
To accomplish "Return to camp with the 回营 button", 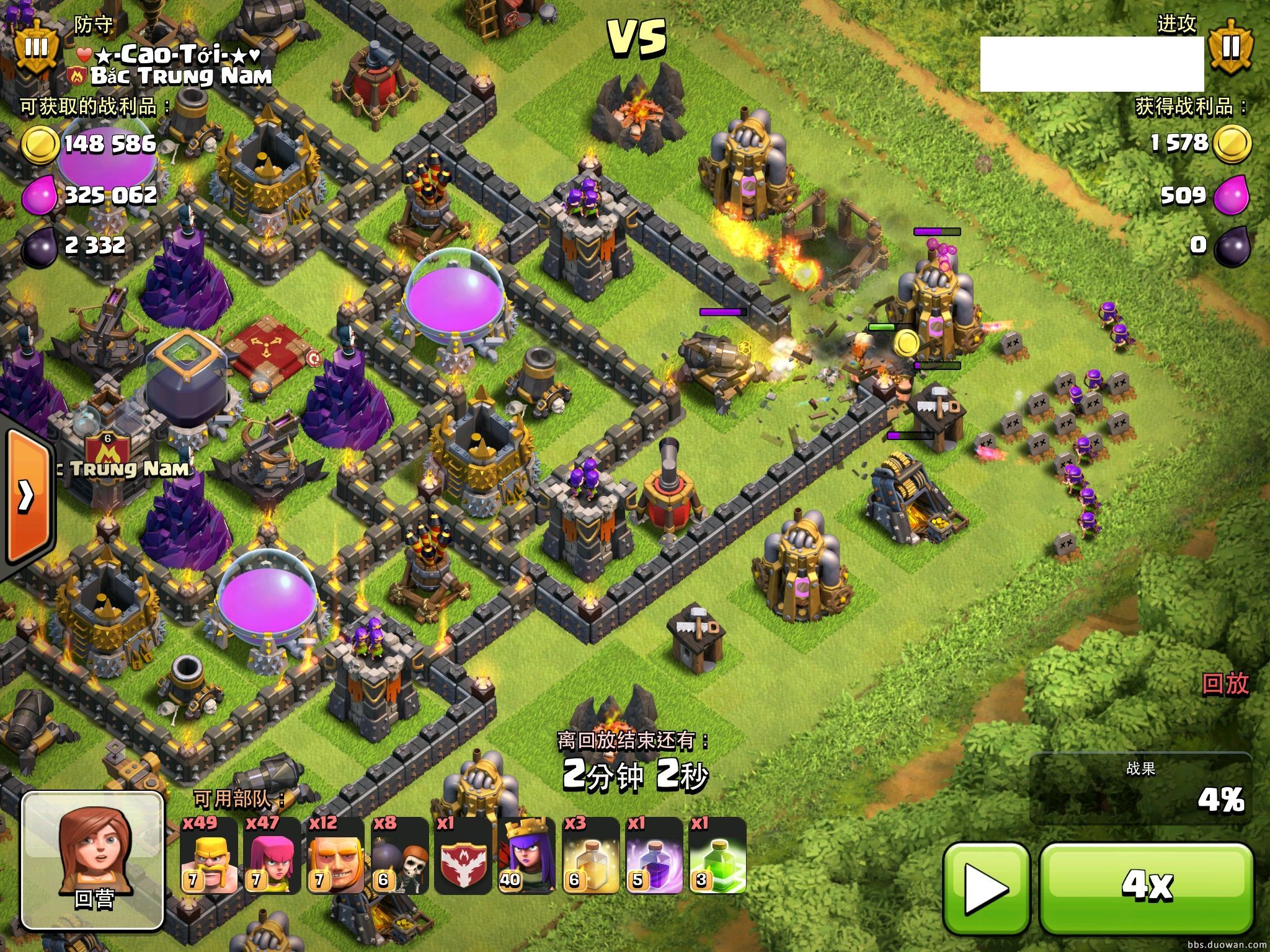I will pos(93,860).
